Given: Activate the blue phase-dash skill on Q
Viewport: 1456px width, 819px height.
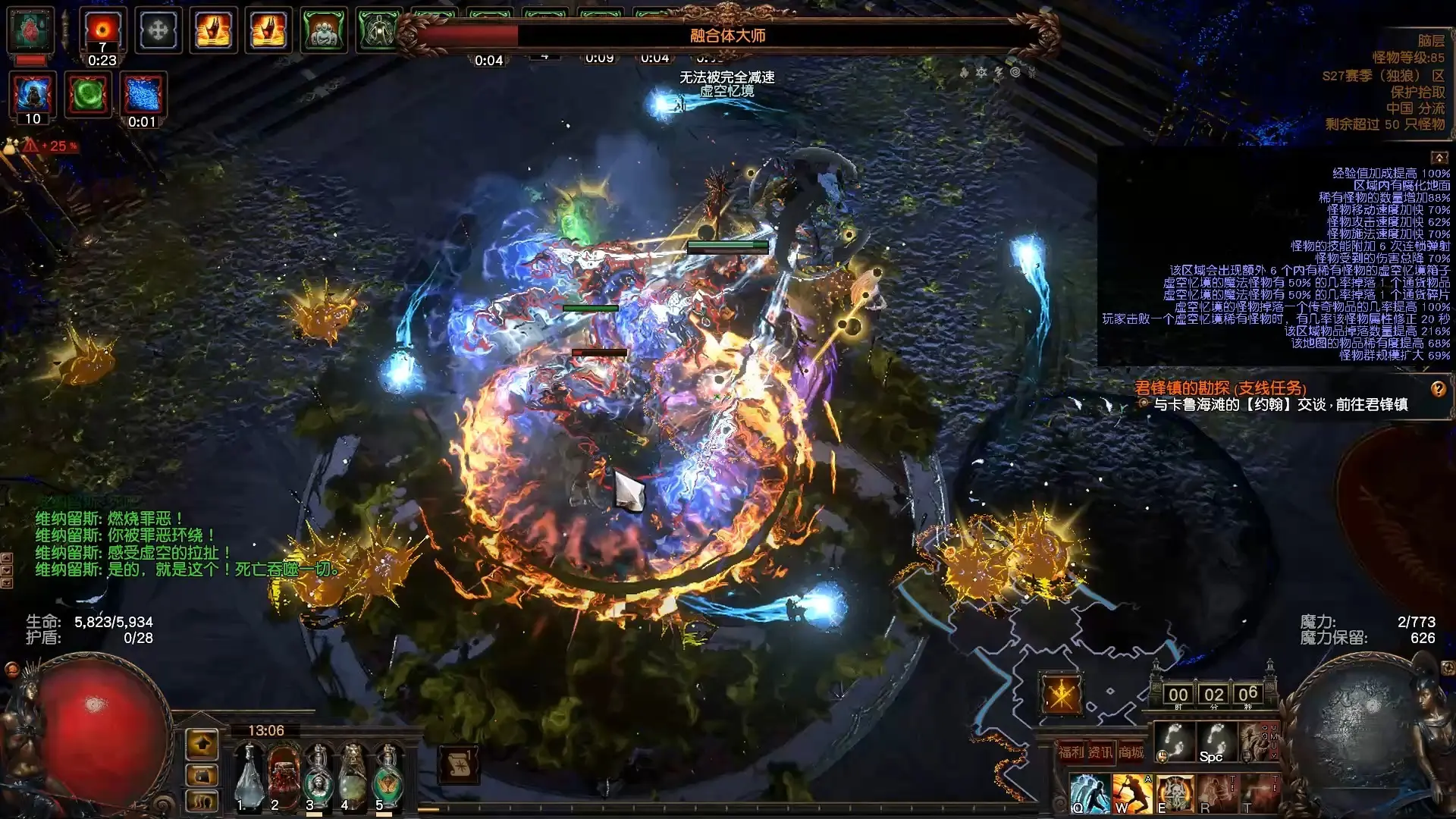Looking at the screenshot, I should click(1090, 793).
